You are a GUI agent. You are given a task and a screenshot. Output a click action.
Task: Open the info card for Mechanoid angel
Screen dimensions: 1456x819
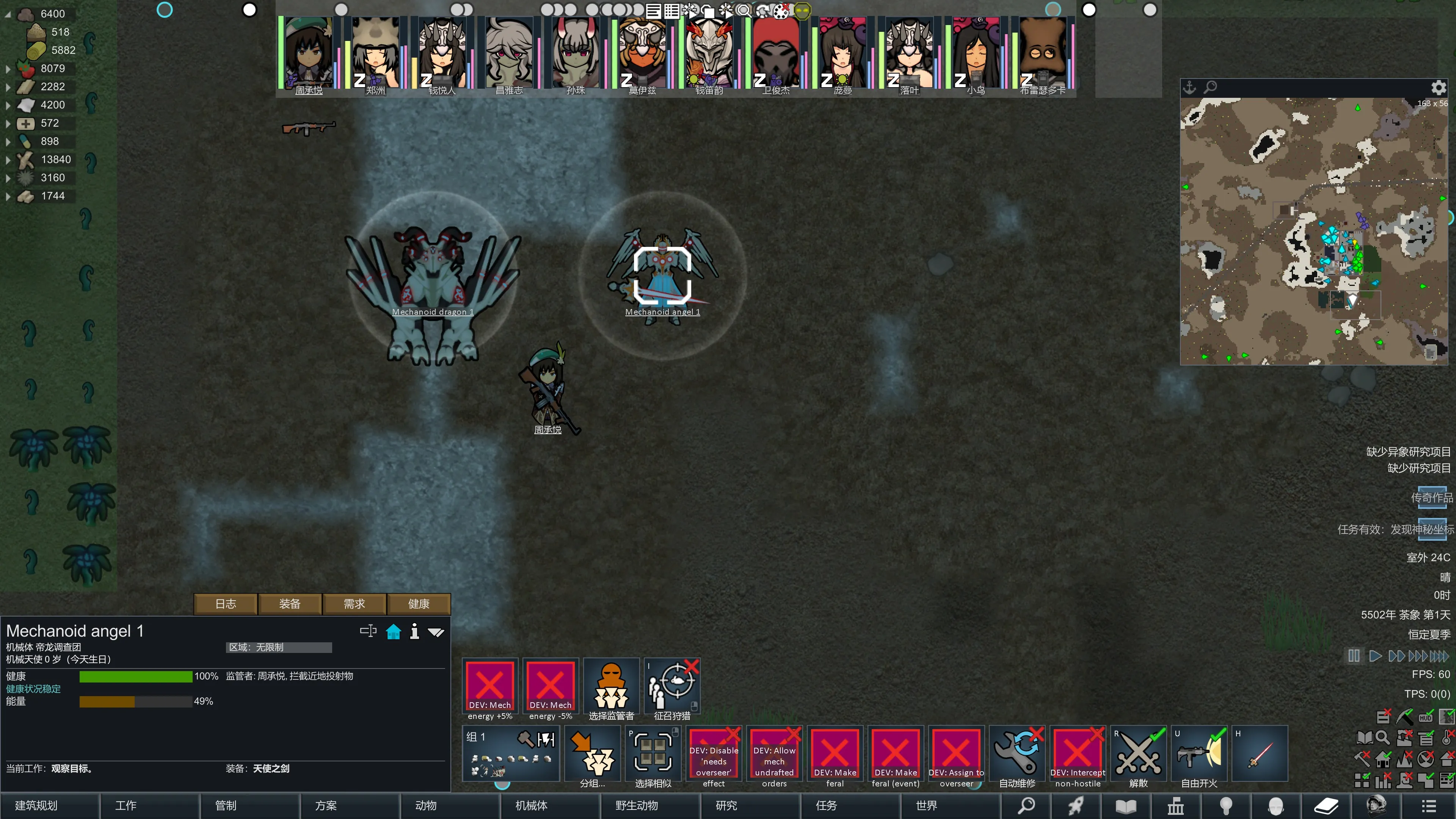414,631
